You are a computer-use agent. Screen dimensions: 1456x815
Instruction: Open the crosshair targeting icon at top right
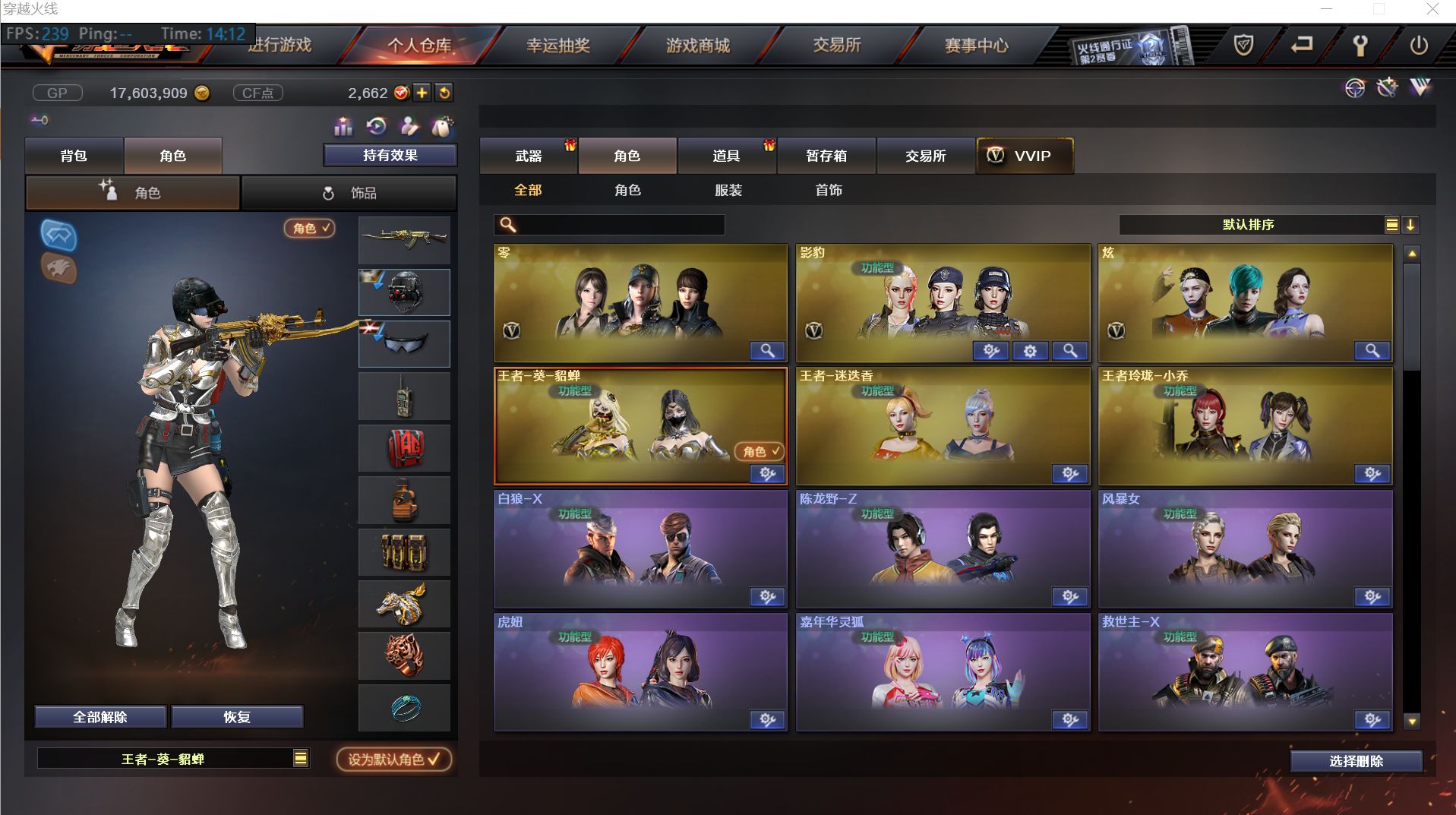click(1354, 88)
